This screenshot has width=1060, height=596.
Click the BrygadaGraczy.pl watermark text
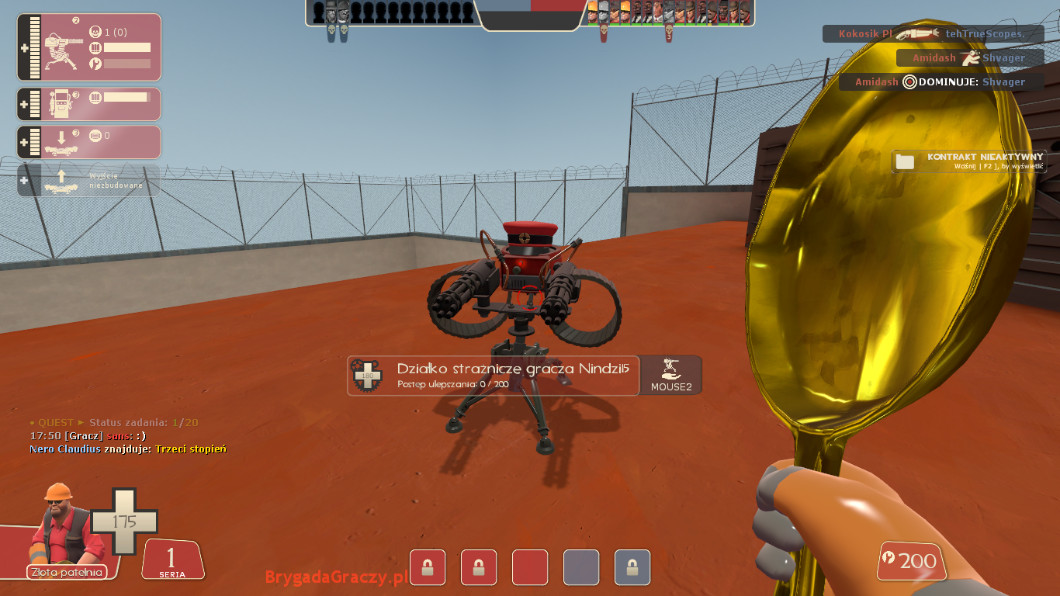[x=336, y=577]
